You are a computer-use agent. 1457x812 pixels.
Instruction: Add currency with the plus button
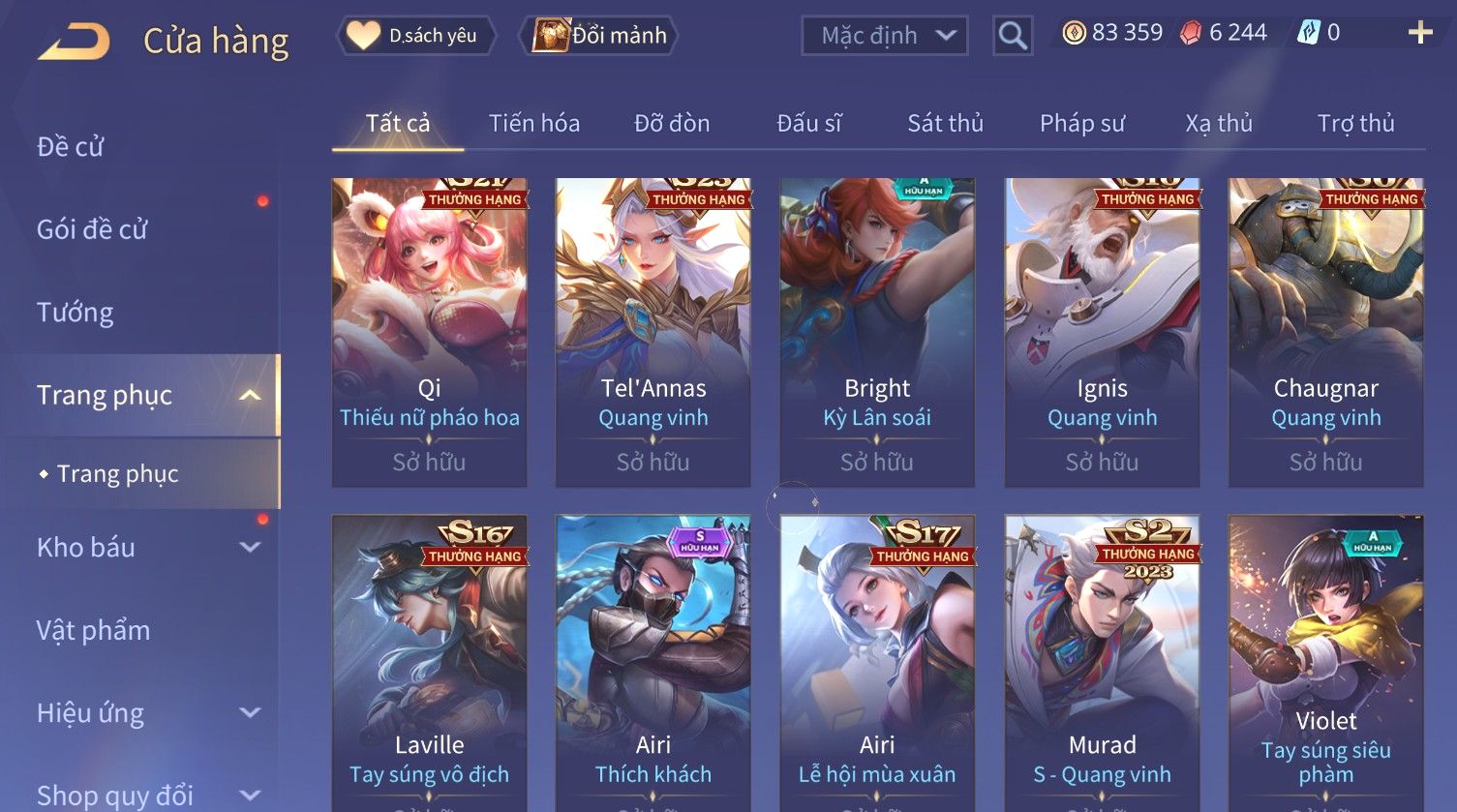(x=1419, y=34)
